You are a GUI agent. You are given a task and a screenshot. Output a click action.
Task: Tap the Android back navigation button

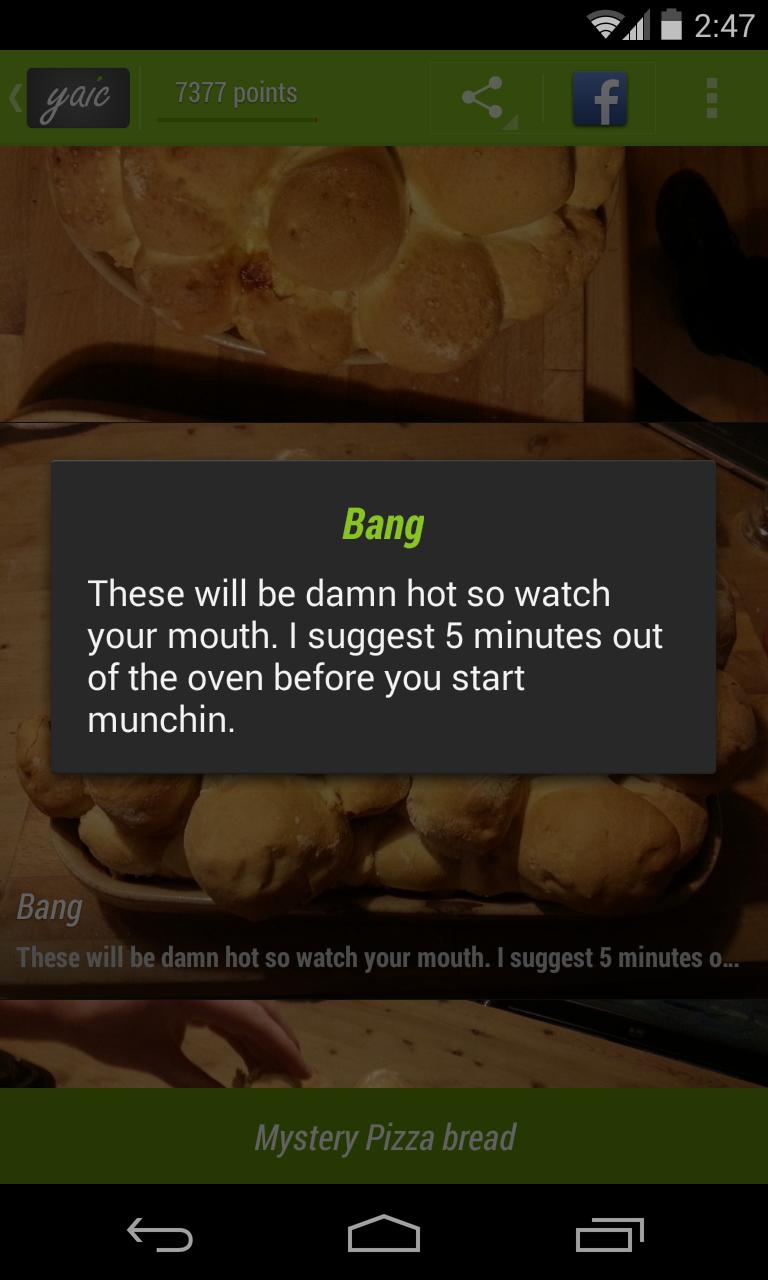(x=160, y=1234)
